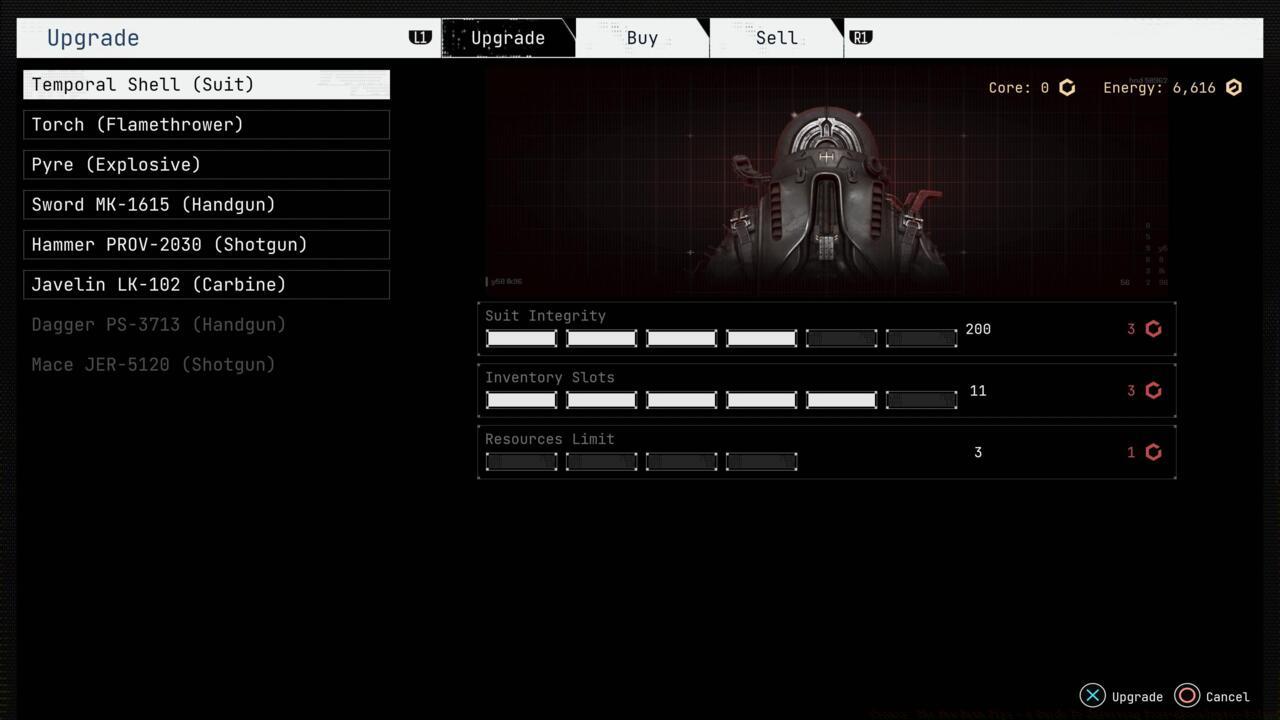Click the first Suit Integrity progress segment

[521, 338]
